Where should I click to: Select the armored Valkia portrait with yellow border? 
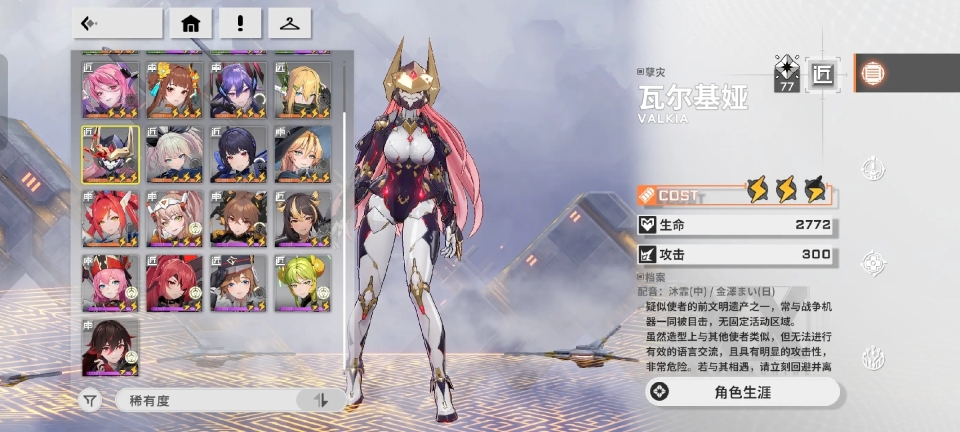pyautogui.click(x=110, y=154)
